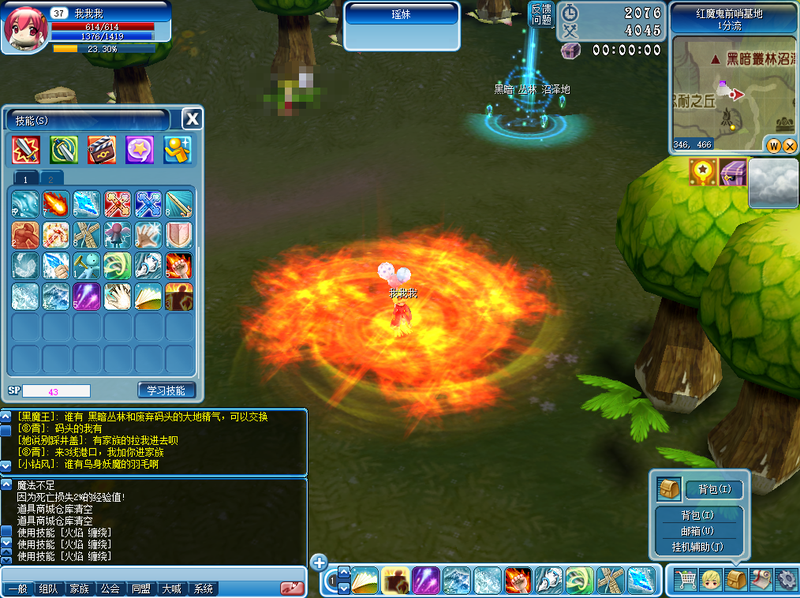
Task: Close the skills (技能) window
Action: [192, 119]
